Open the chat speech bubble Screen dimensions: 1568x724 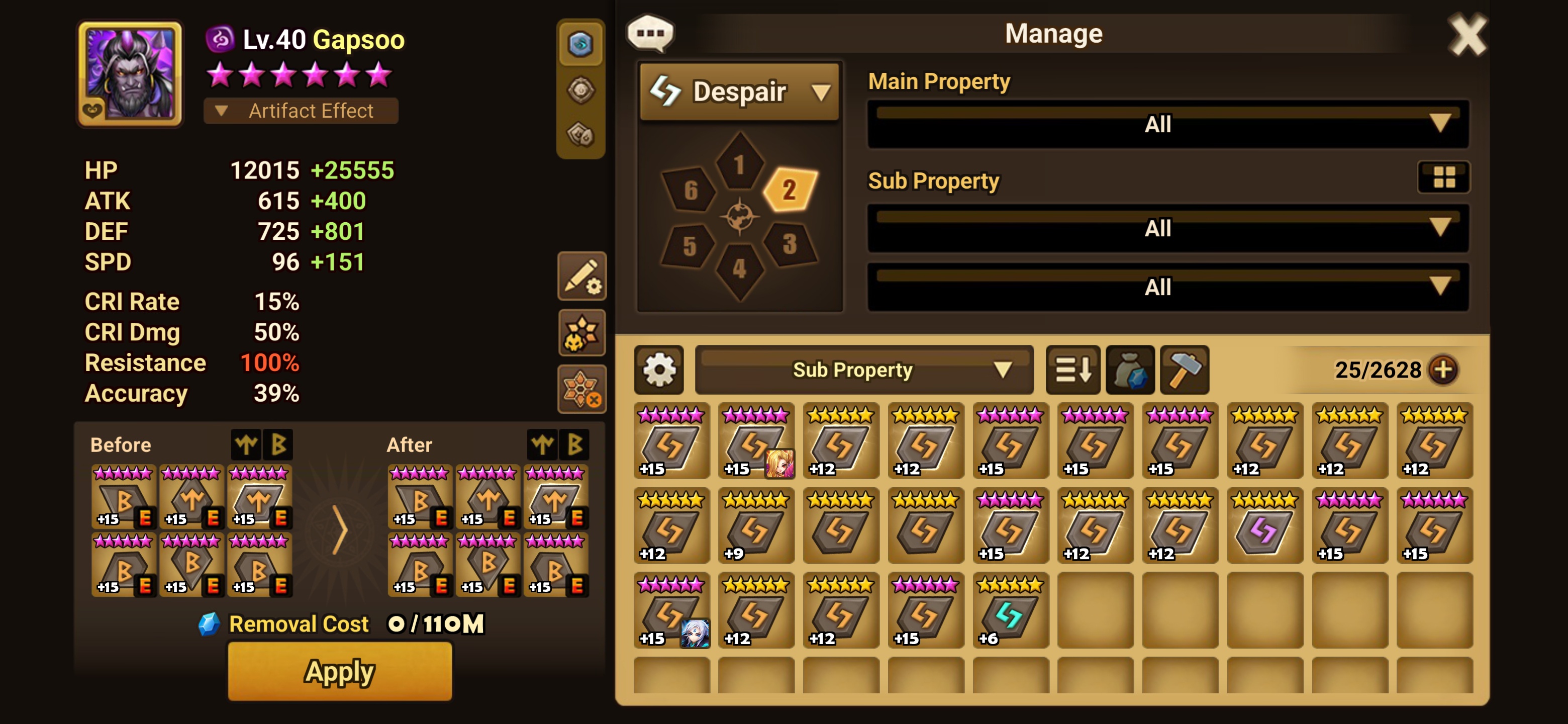650,34
